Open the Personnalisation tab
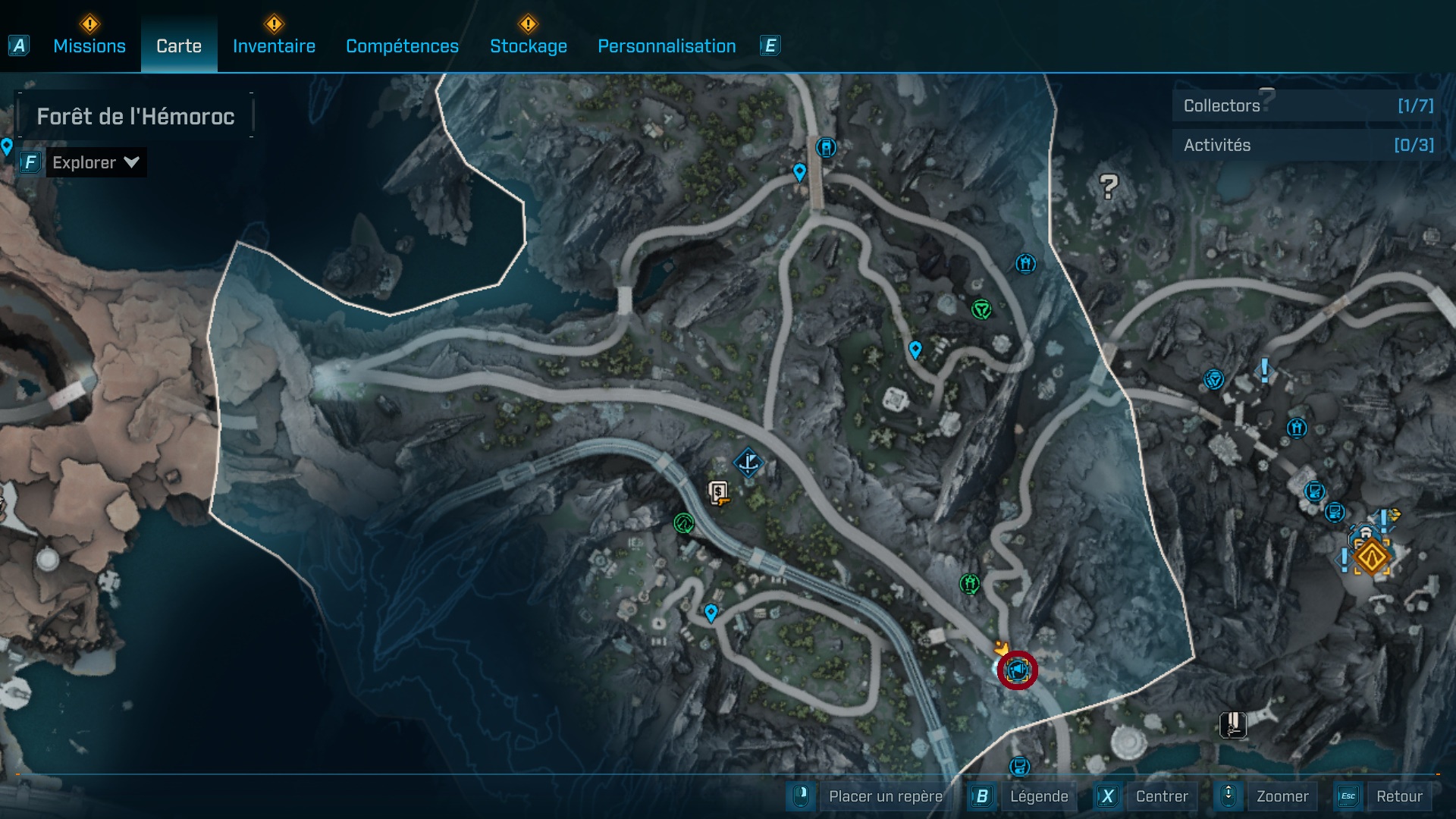Image resolution: width=1456 pixels, height=819 pixels. point(667,46)
